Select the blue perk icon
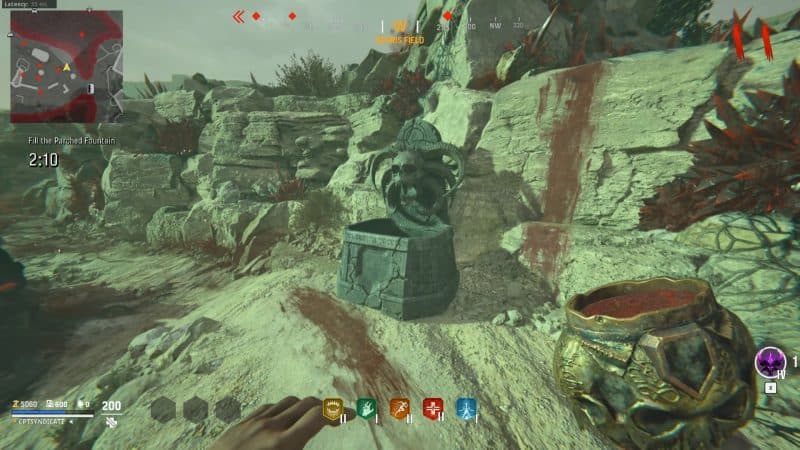The width and height of the screenshot is (800, 450). [x=467, y=408]
